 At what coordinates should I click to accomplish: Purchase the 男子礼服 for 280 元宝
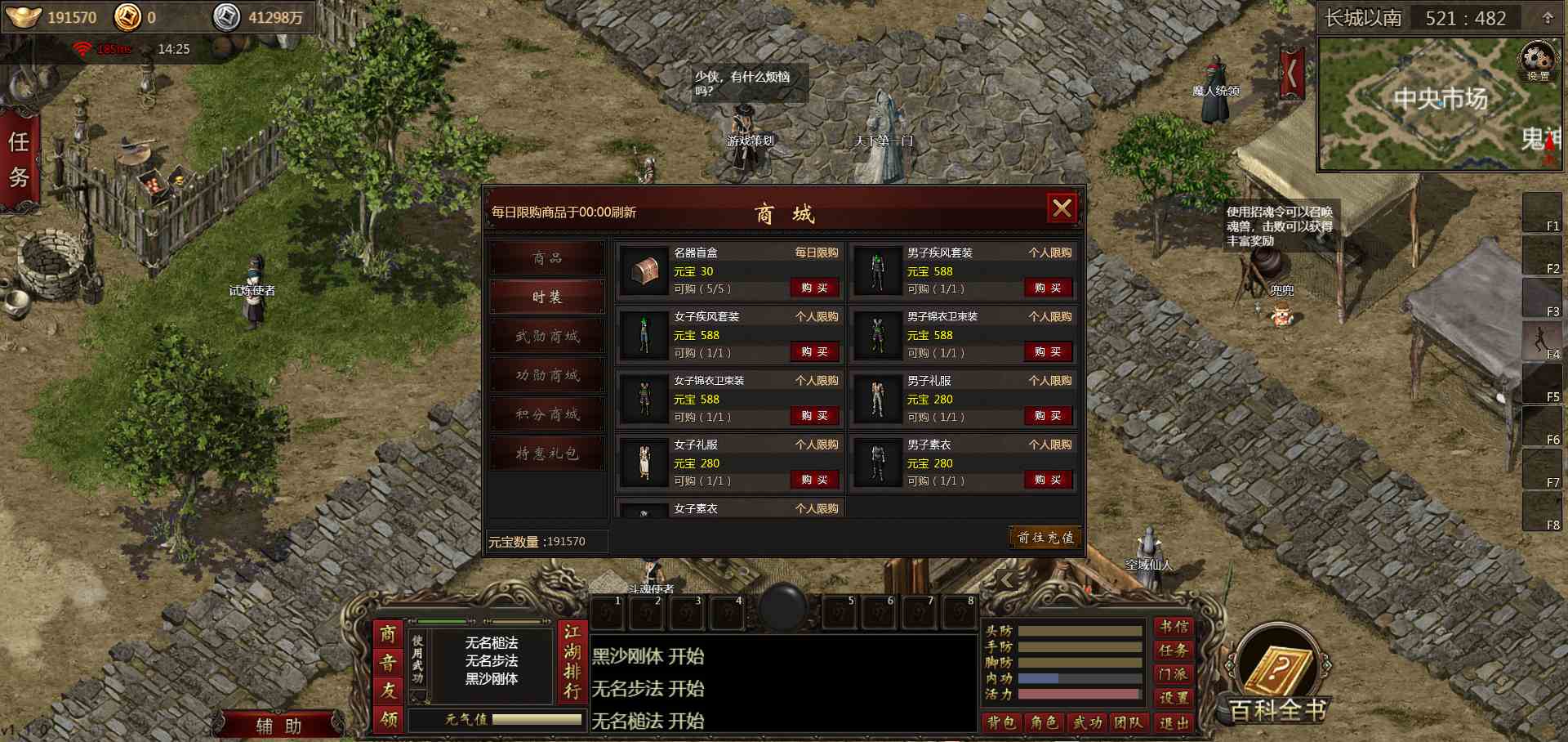point(1048,416)
